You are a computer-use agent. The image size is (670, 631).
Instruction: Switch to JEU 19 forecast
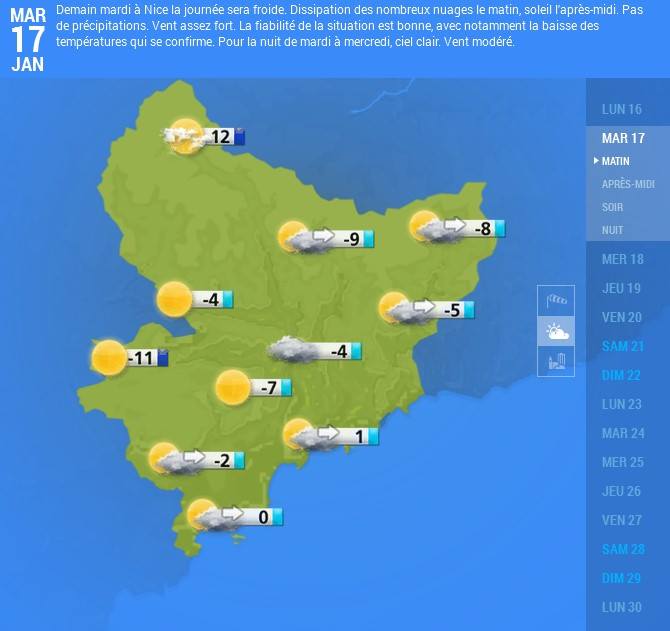click(x=622, y=288)
